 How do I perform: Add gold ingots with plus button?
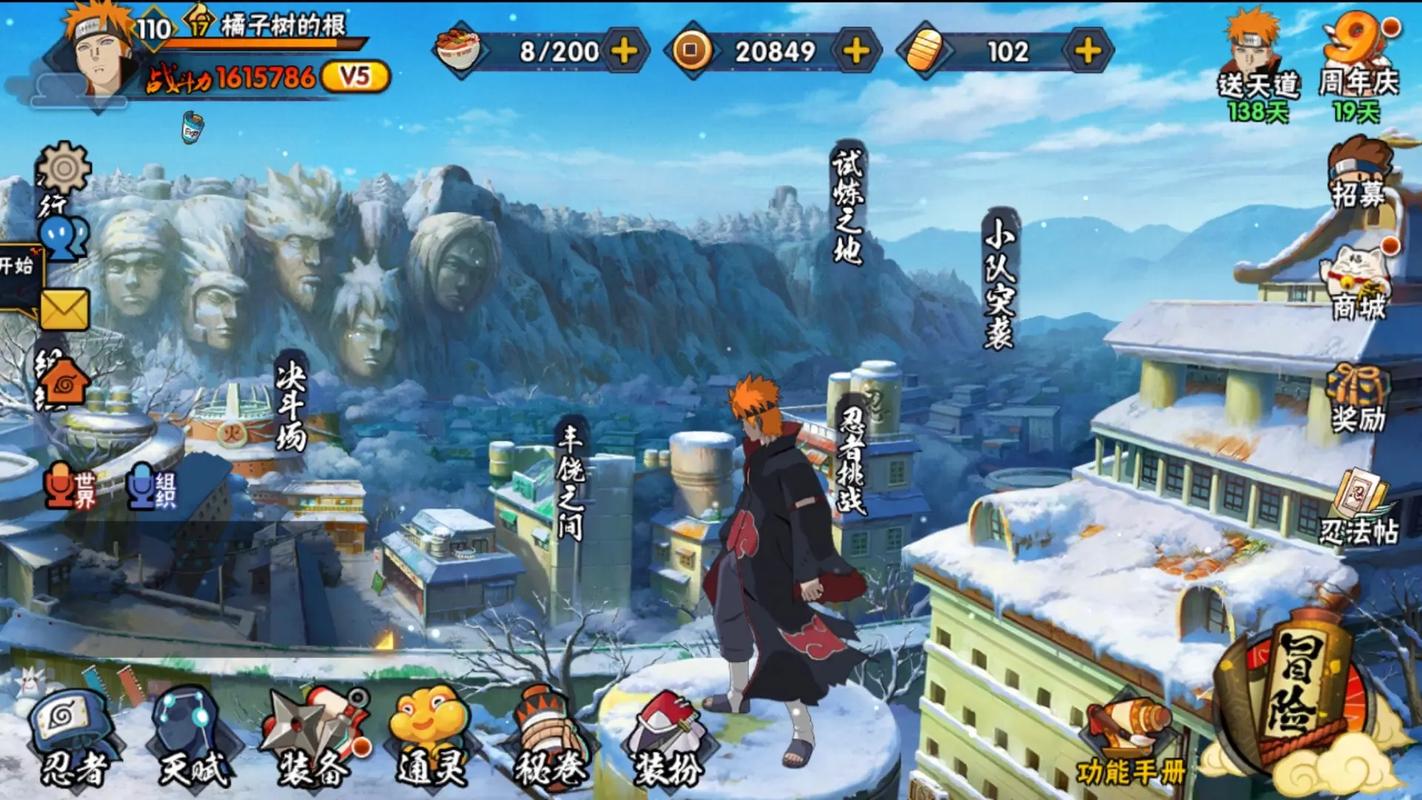[x=1088, y=51]
